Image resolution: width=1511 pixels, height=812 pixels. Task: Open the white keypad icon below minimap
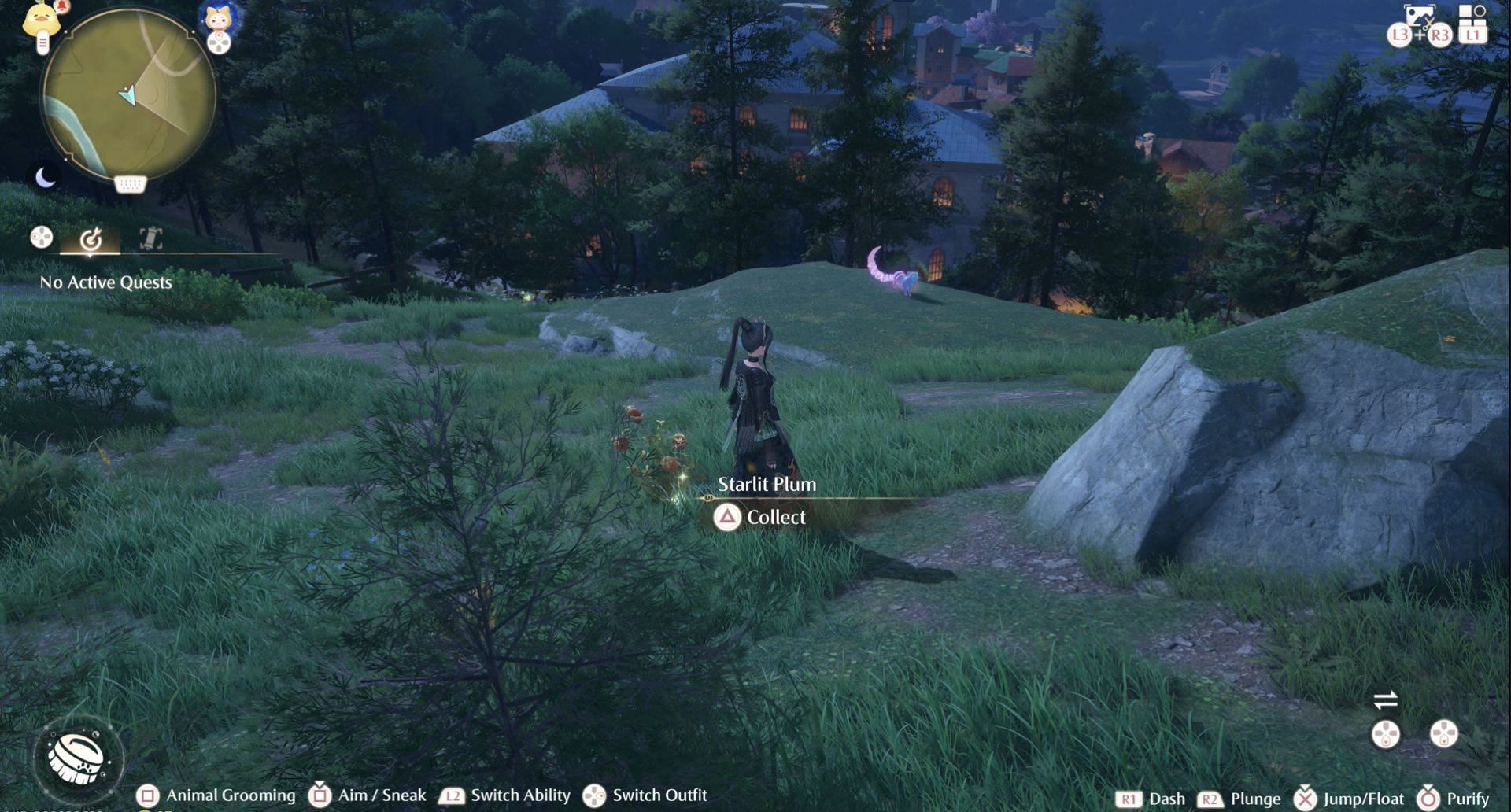click(130, 185)
